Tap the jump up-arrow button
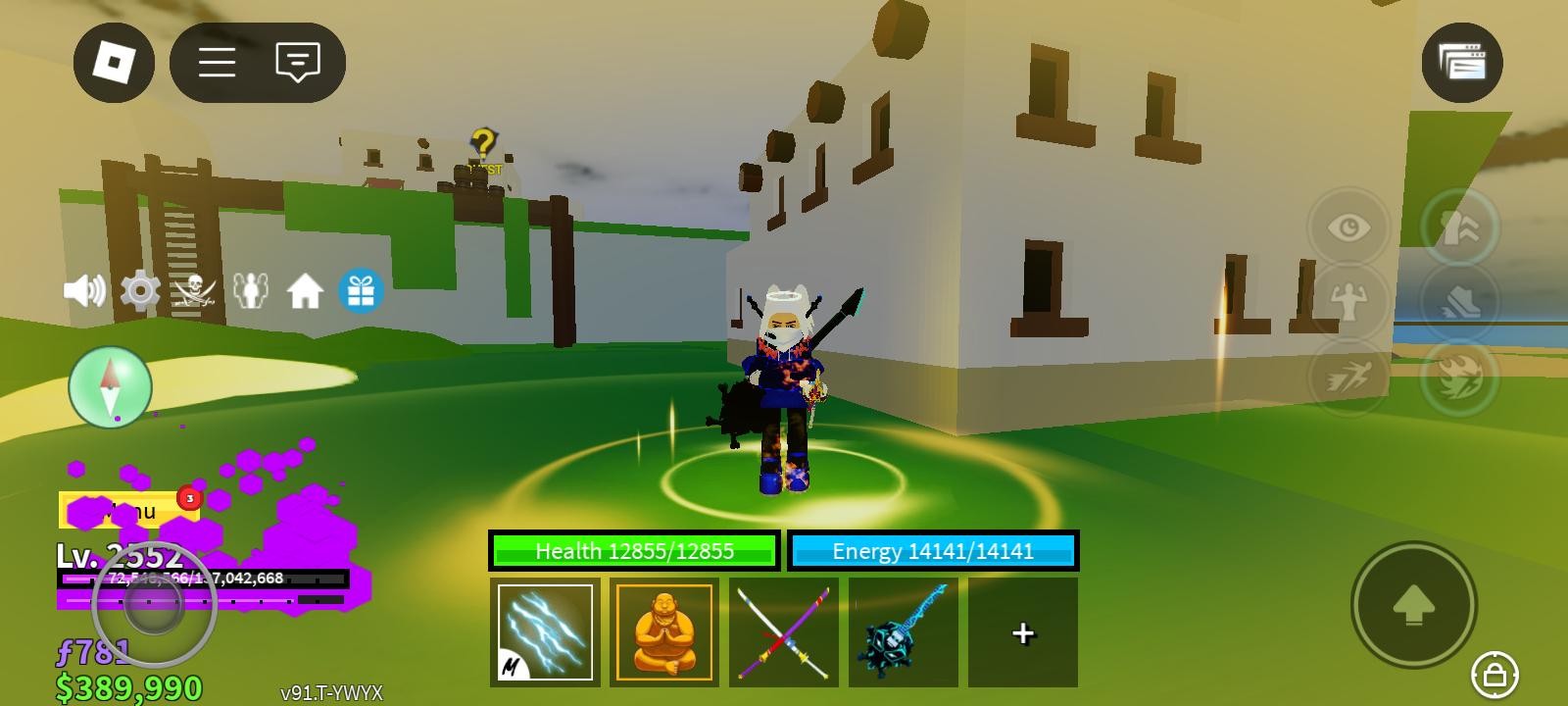1568x706 pixels. (x=1413, y=605)
